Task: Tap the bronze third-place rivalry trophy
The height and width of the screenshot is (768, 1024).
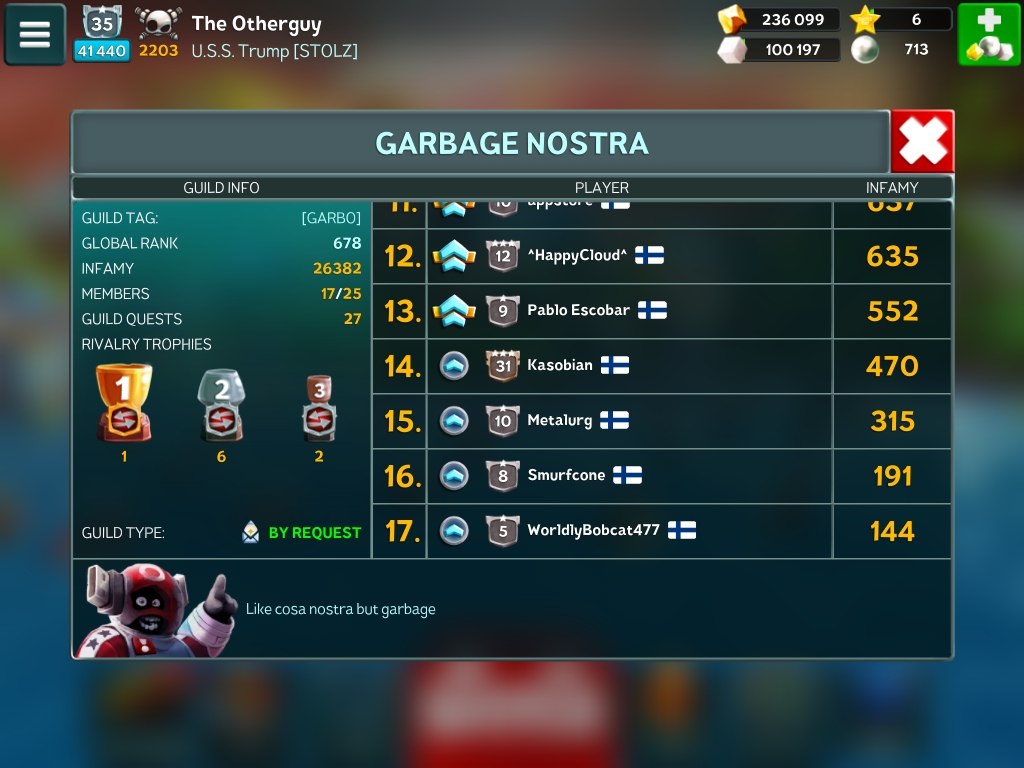Action: coord(319,407)
